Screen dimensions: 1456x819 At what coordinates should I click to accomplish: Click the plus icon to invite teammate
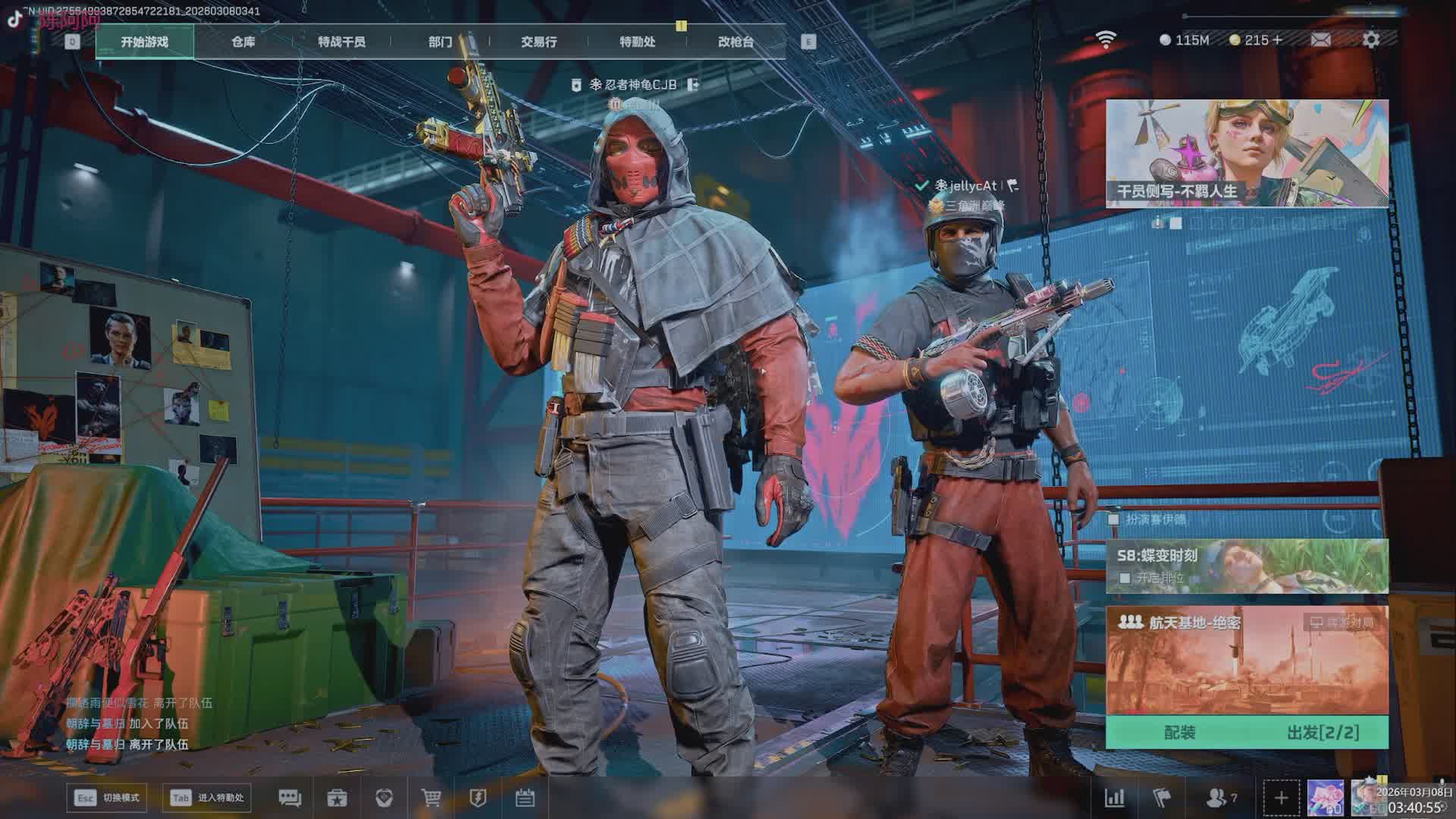click(1281, 798)
